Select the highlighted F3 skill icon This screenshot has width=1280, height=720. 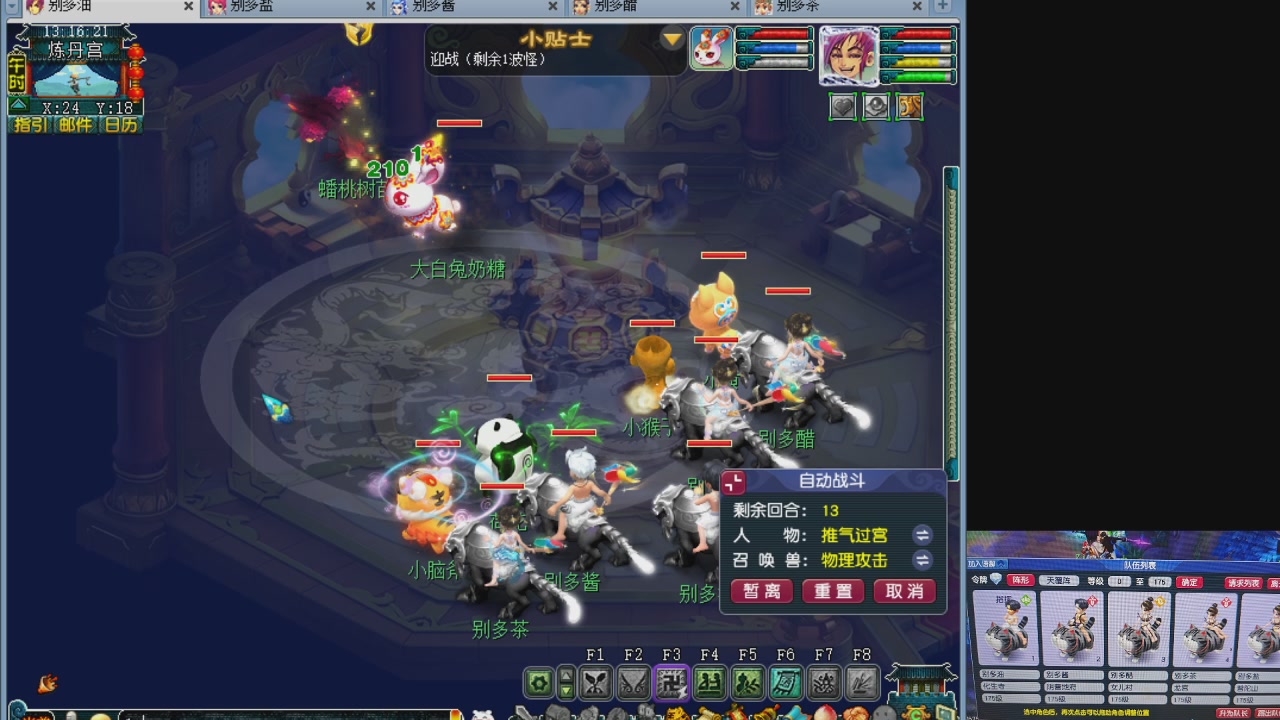pyautogui.click(x=672, y=683)
